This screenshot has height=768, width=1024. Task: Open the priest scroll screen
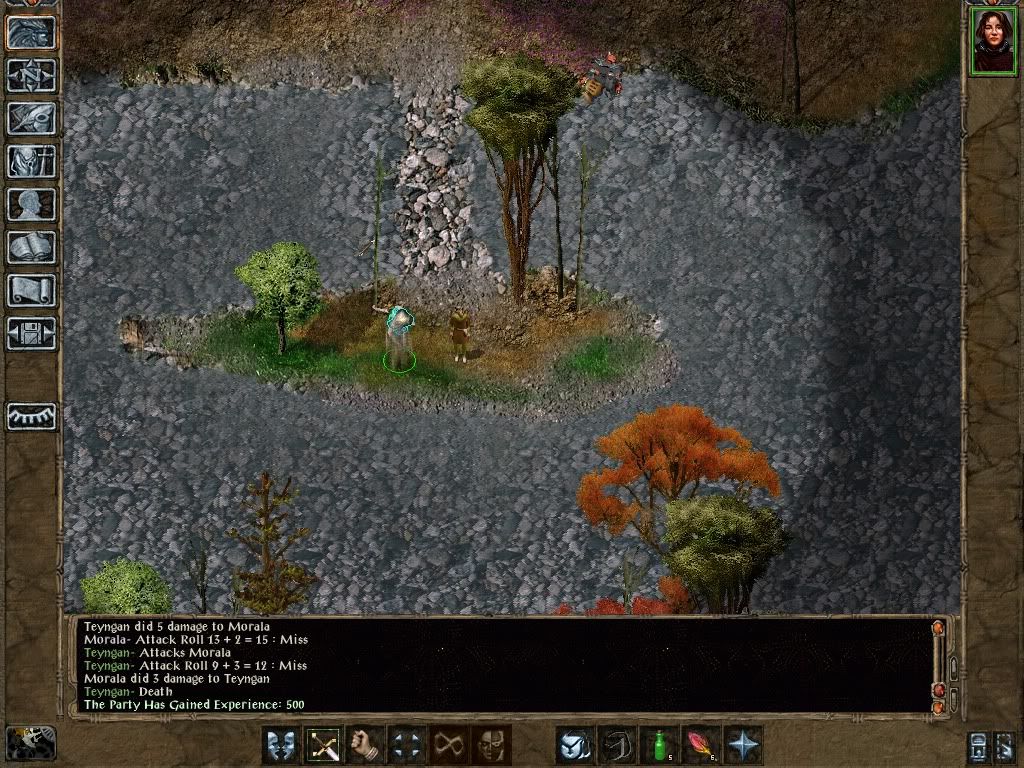tap(31, 290)
